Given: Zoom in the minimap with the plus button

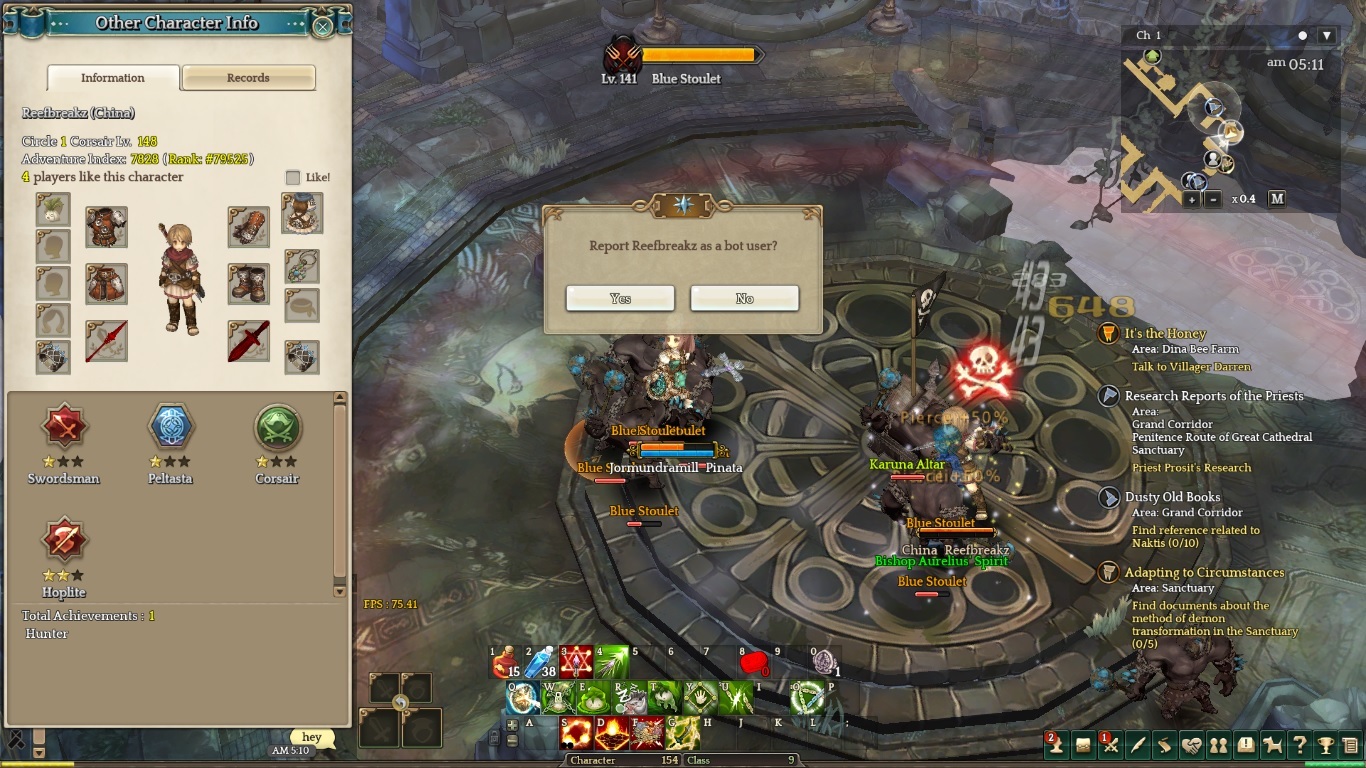Looking at the screenshot, I should (x=1192, y=199).
